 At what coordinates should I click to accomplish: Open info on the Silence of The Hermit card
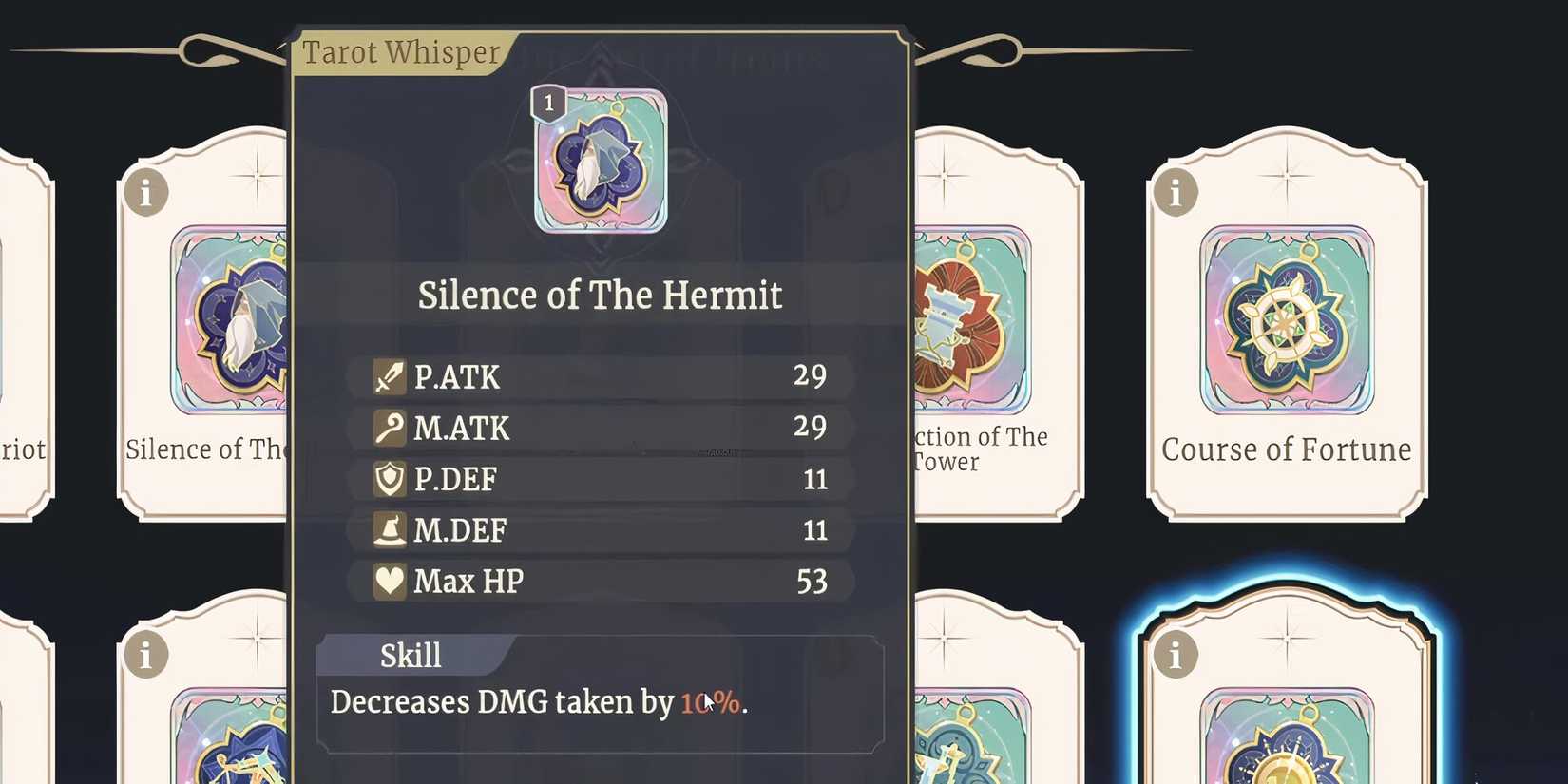(145, 192)
